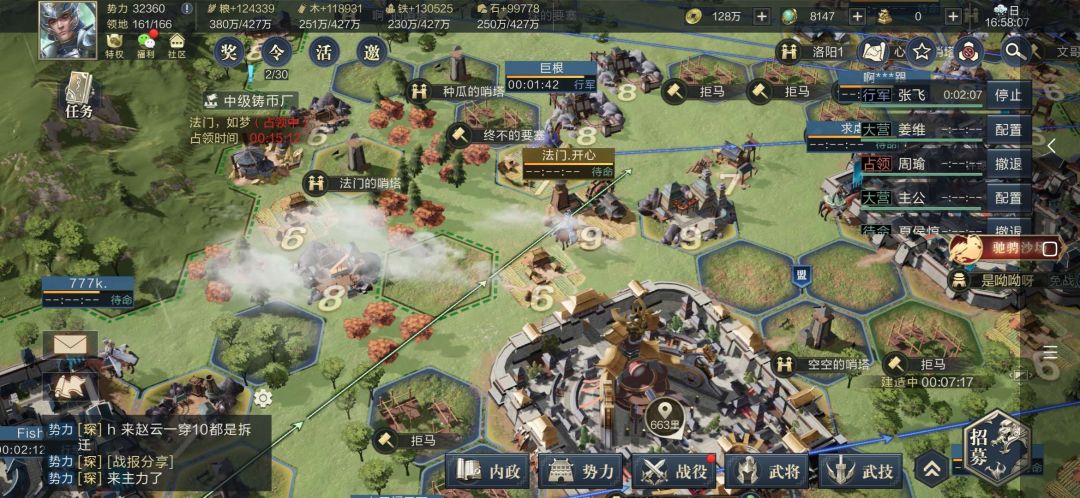Add more copper coins with plus button
Viewport: 1080px width, 498px height.
click(761, 16)
